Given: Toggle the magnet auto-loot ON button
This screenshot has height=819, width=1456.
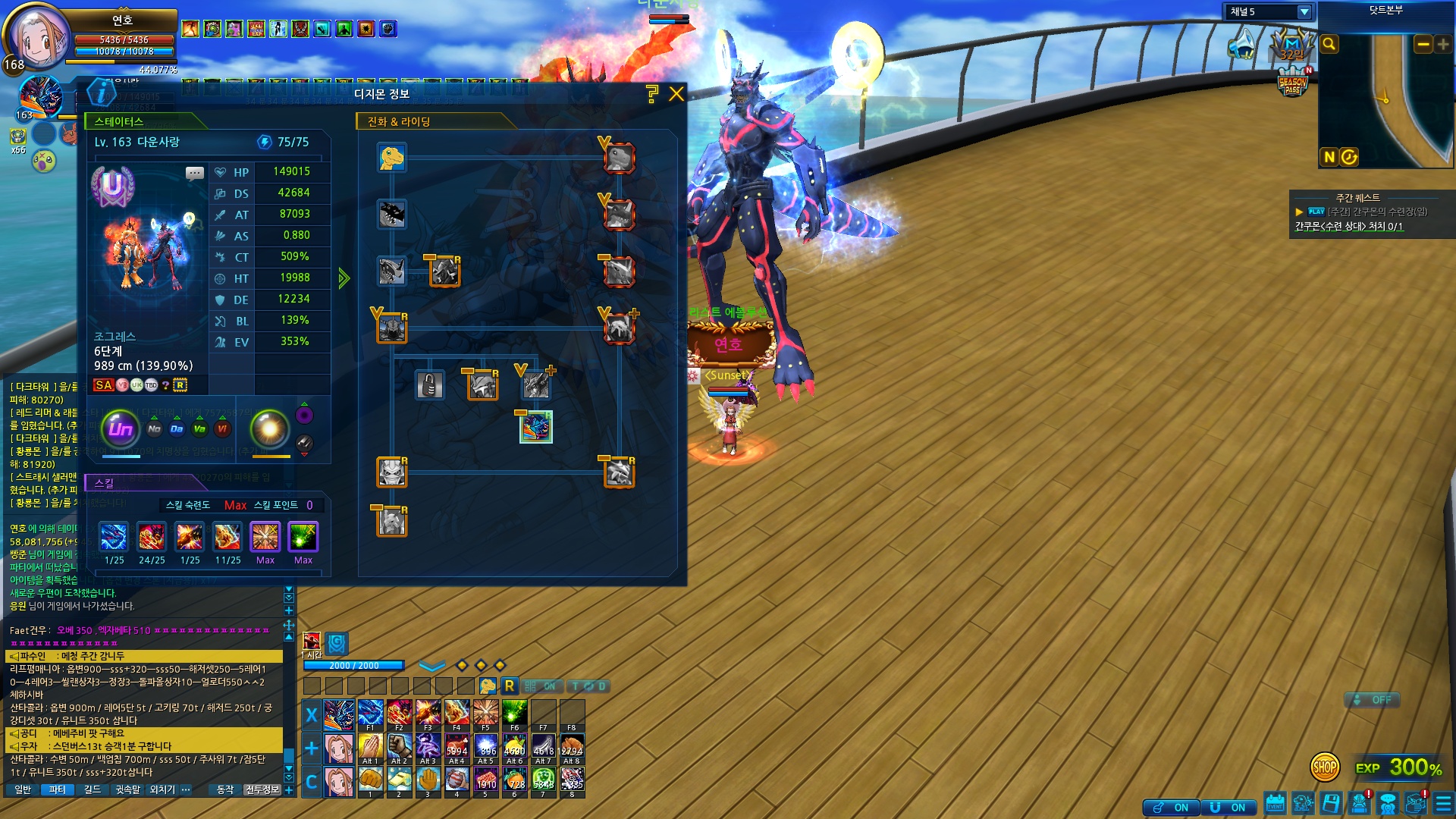Looking at the screenshot, I should pos(1228,808).
